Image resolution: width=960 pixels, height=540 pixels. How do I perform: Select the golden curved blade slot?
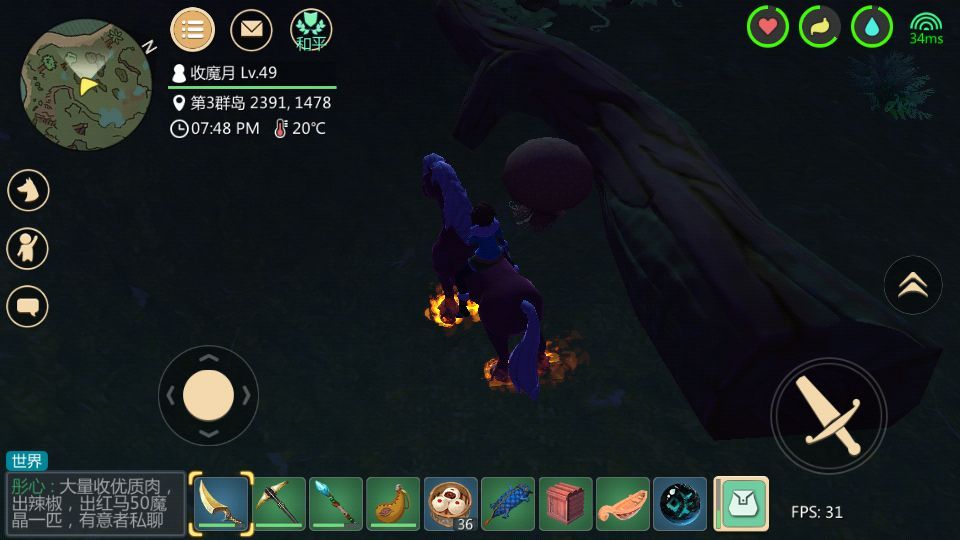(x=221, y=503)
